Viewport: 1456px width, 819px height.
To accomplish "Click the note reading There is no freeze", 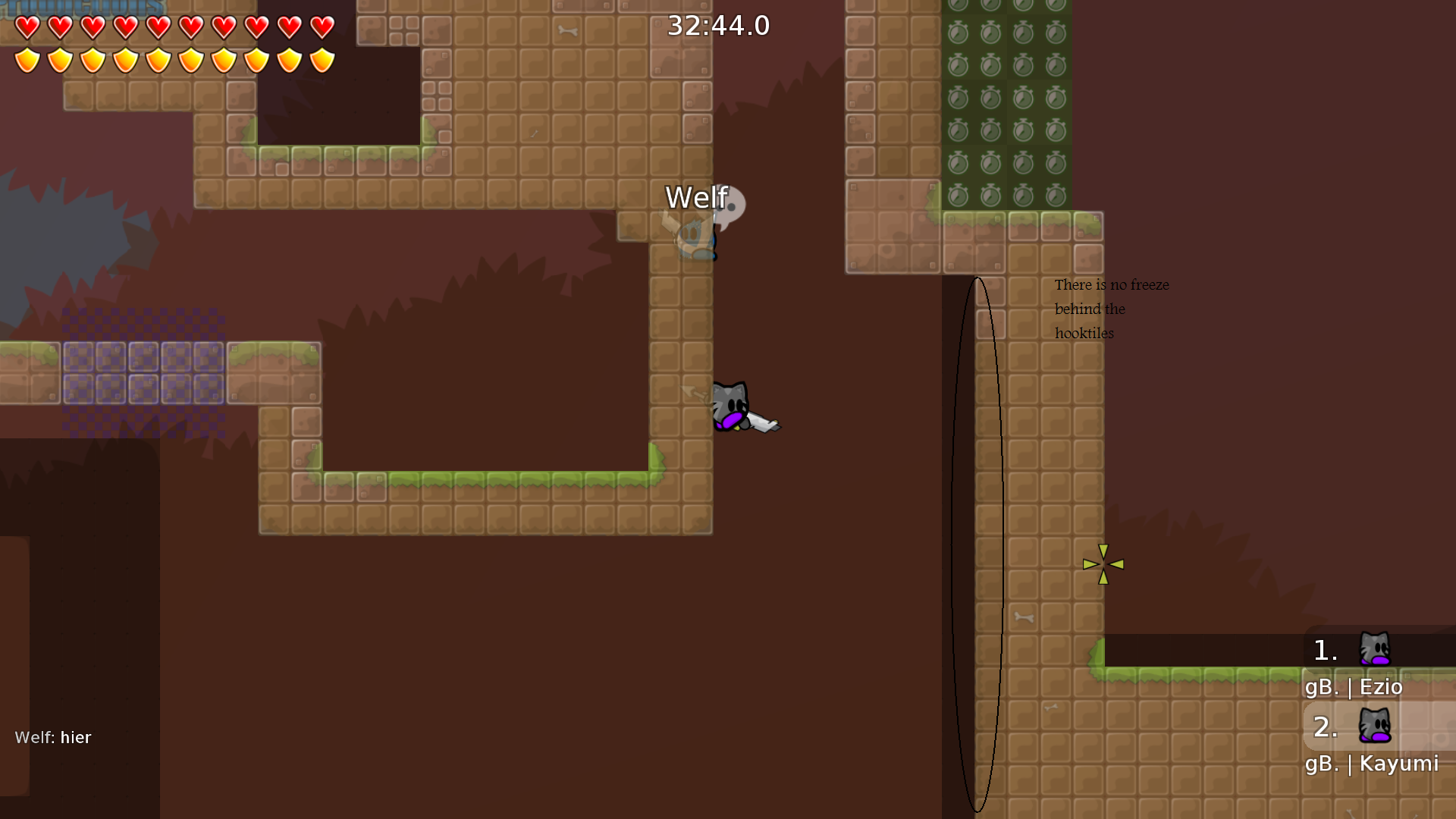I will [1111, 284].
